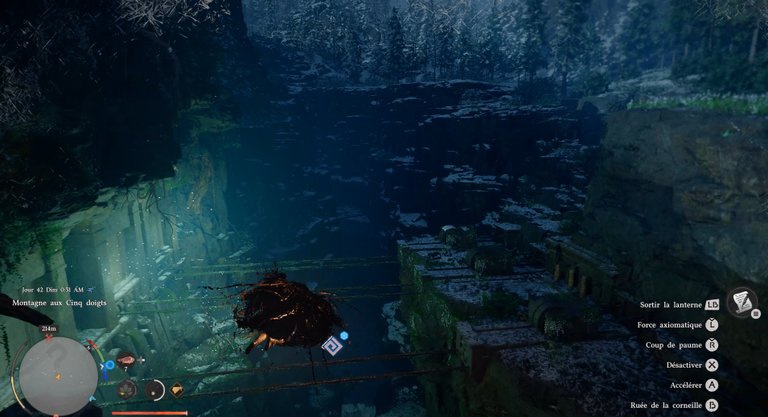Open the circular minimap
The height and width of the screenshot is (417, 768).
pos(58,376)
